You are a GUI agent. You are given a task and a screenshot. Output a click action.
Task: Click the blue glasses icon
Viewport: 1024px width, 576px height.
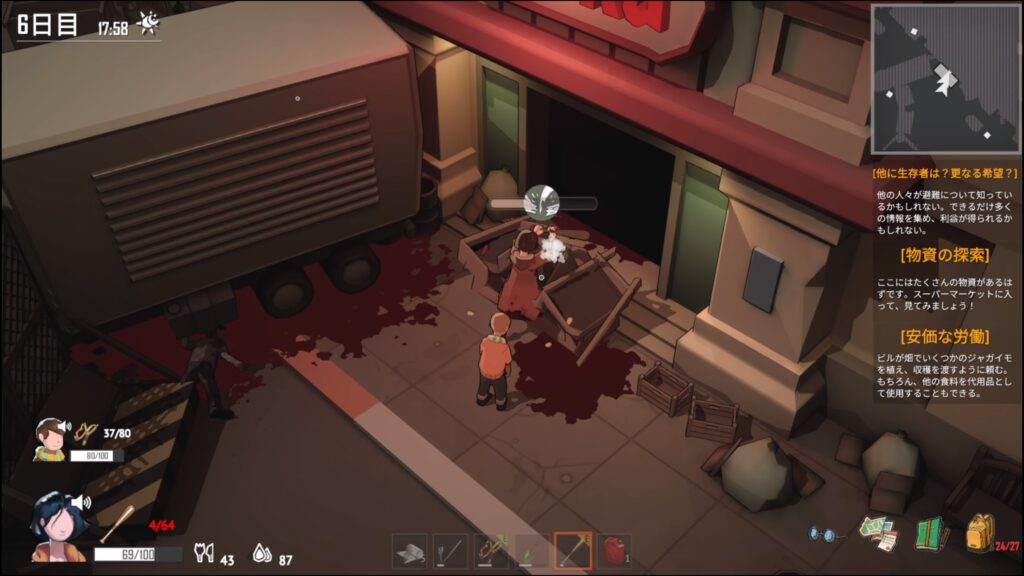coord(824,534)
